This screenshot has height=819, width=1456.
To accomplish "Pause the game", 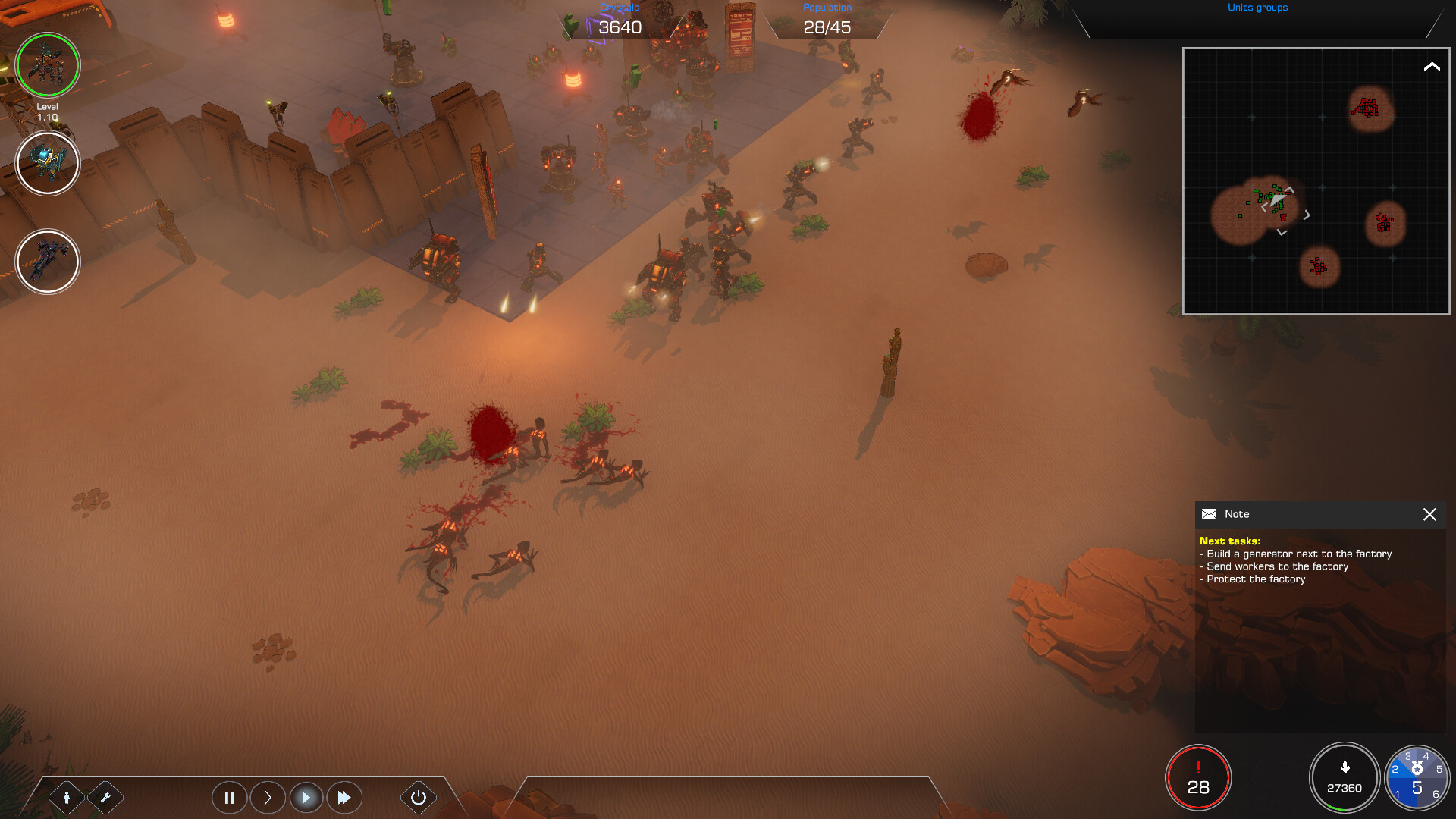I will [229, 797].
